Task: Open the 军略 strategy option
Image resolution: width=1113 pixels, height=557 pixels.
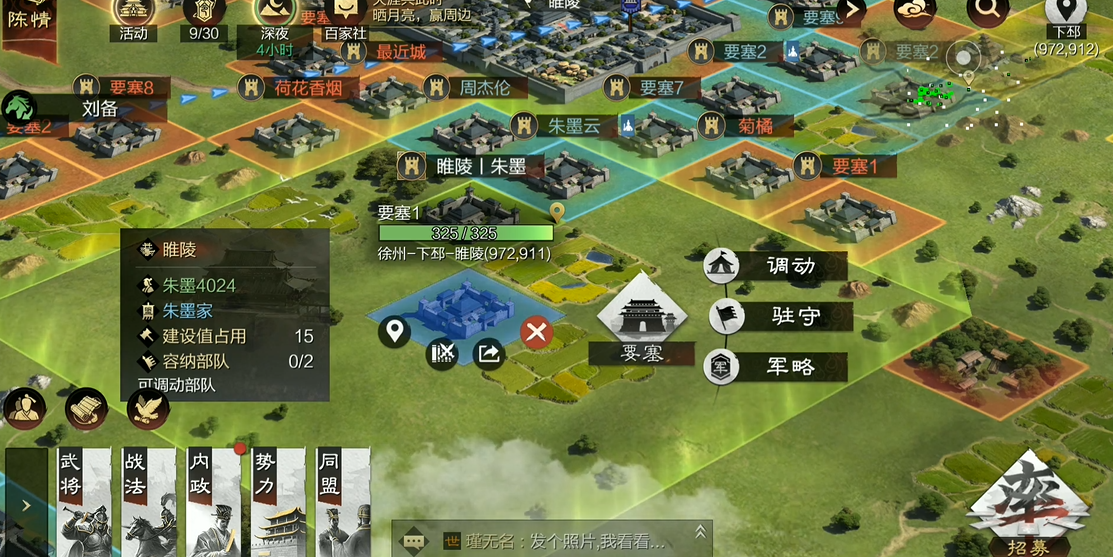Action: coord(777,367)
